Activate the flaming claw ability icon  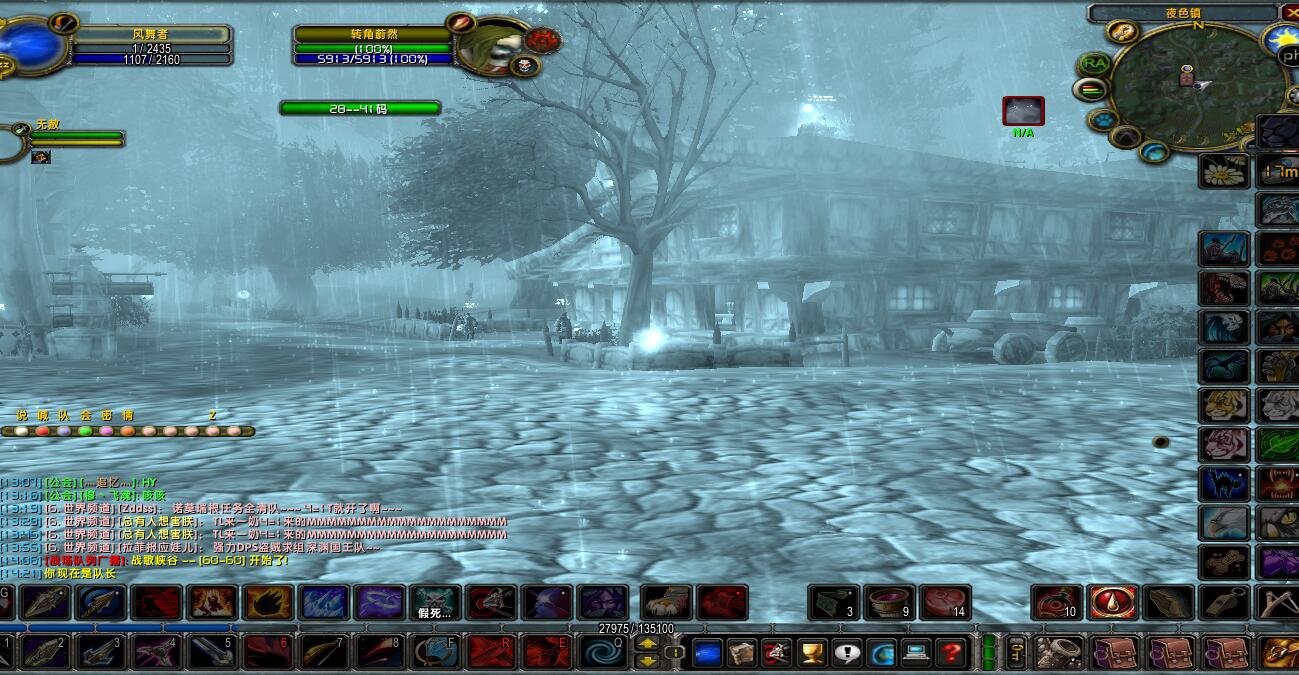[268, 603]
